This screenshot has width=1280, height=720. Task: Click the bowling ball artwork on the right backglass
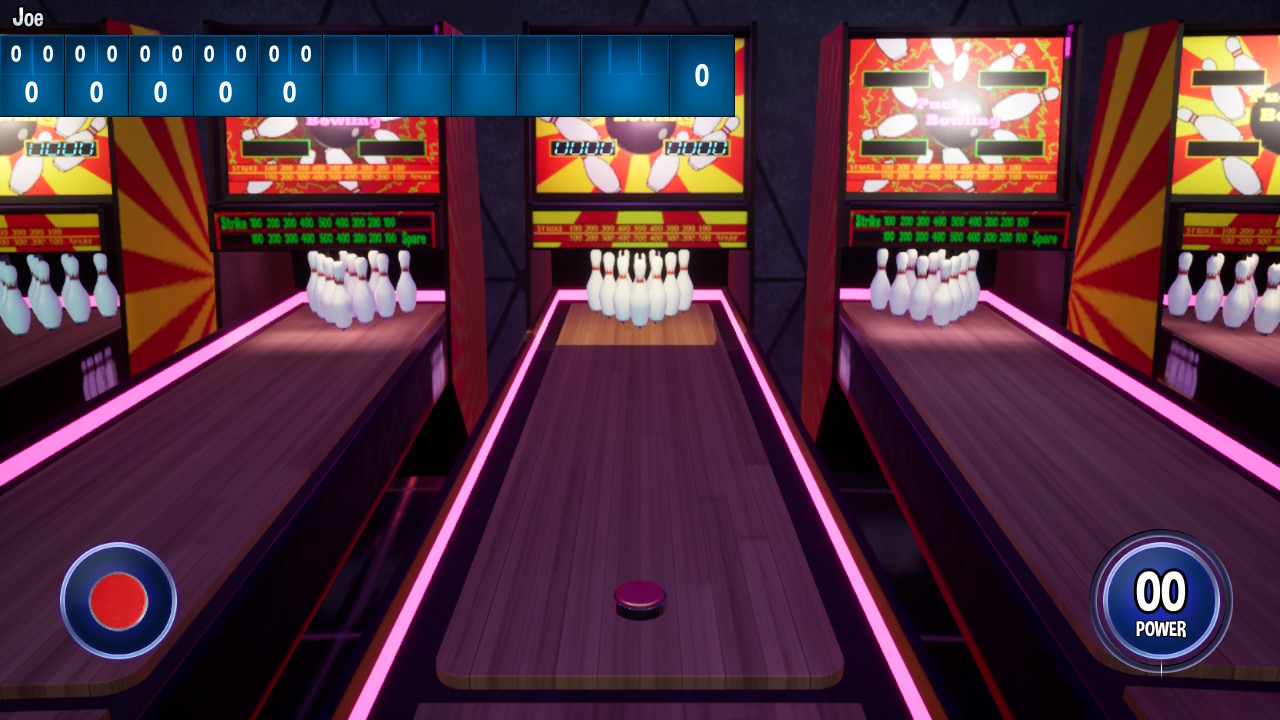[957, 137]
